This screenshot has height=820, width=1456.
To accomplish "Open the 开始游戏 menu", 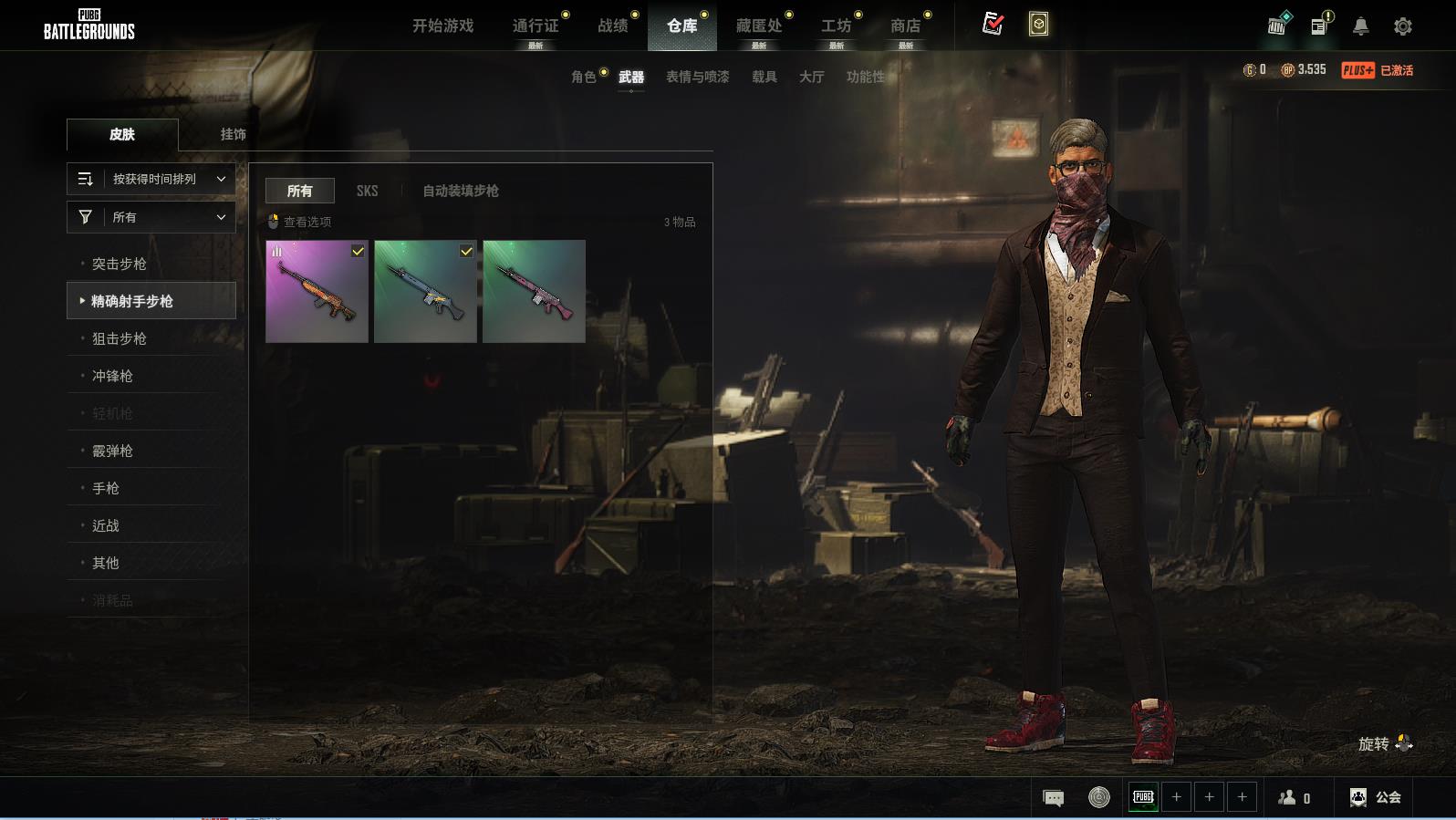I will tap(442, 26).
